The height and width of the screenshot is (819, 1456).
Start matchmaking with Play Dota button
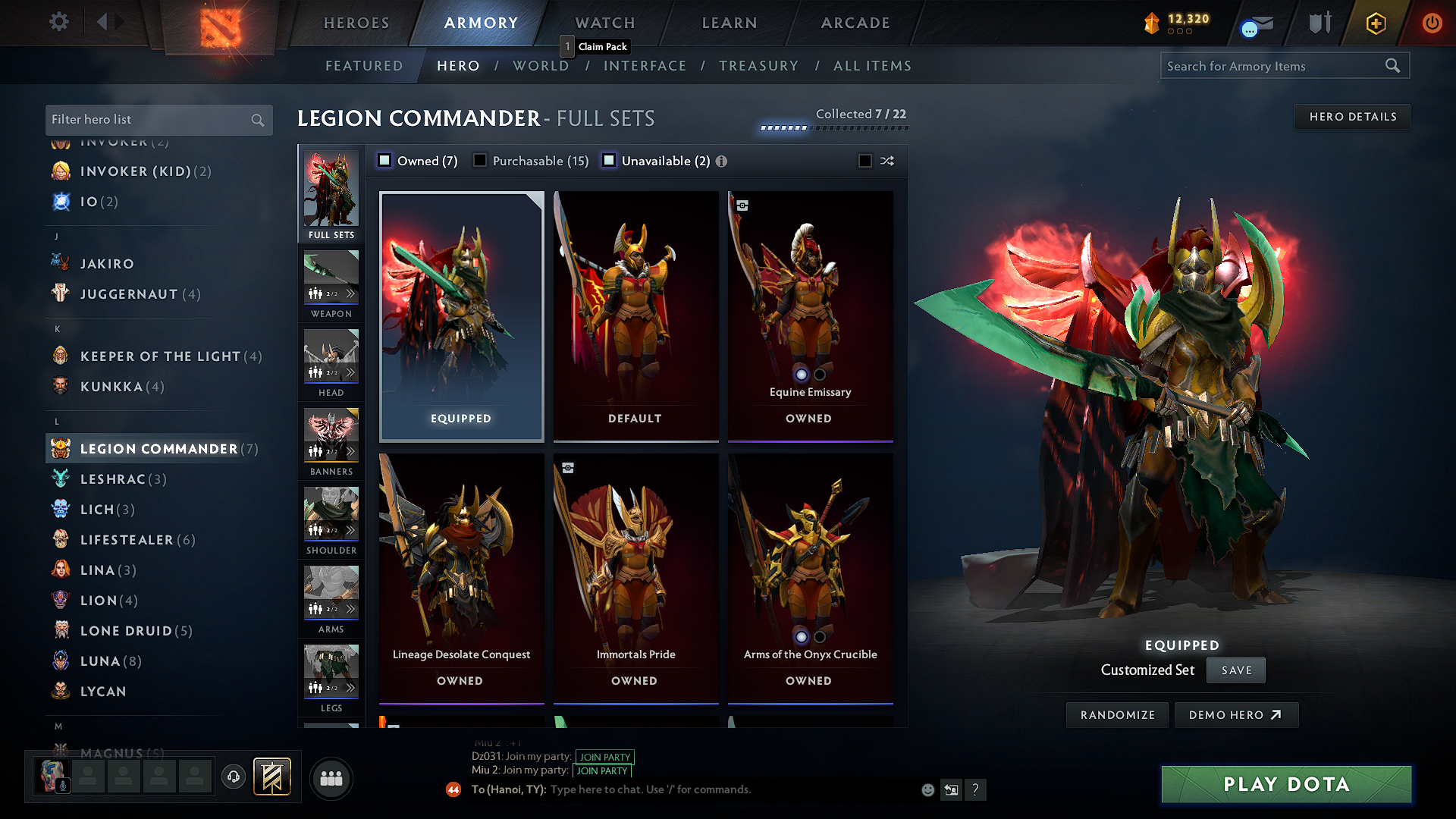pos(1286,784)
